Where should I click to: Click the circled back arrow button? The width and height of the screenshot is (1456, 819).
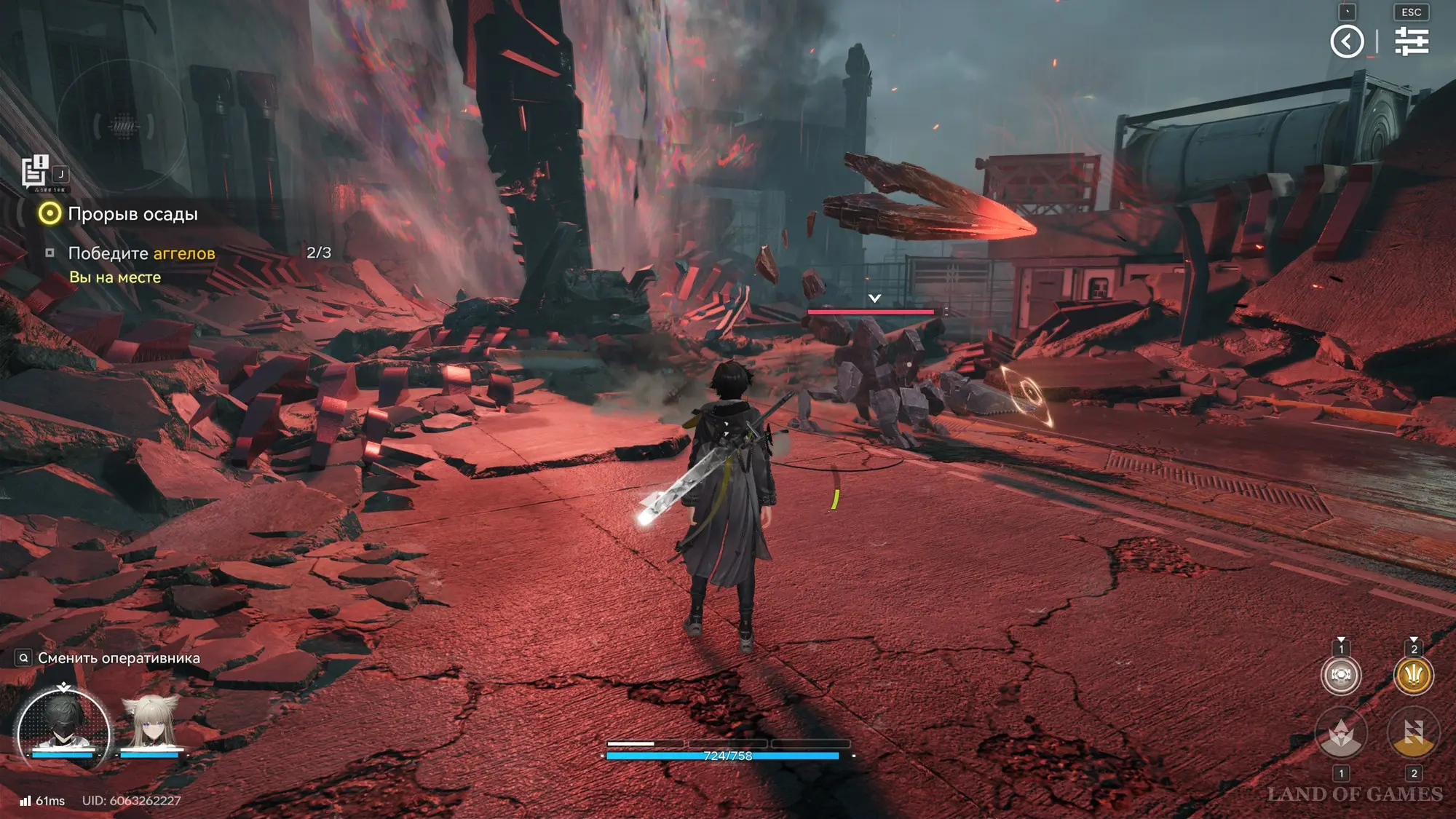tap(1347, 41)
